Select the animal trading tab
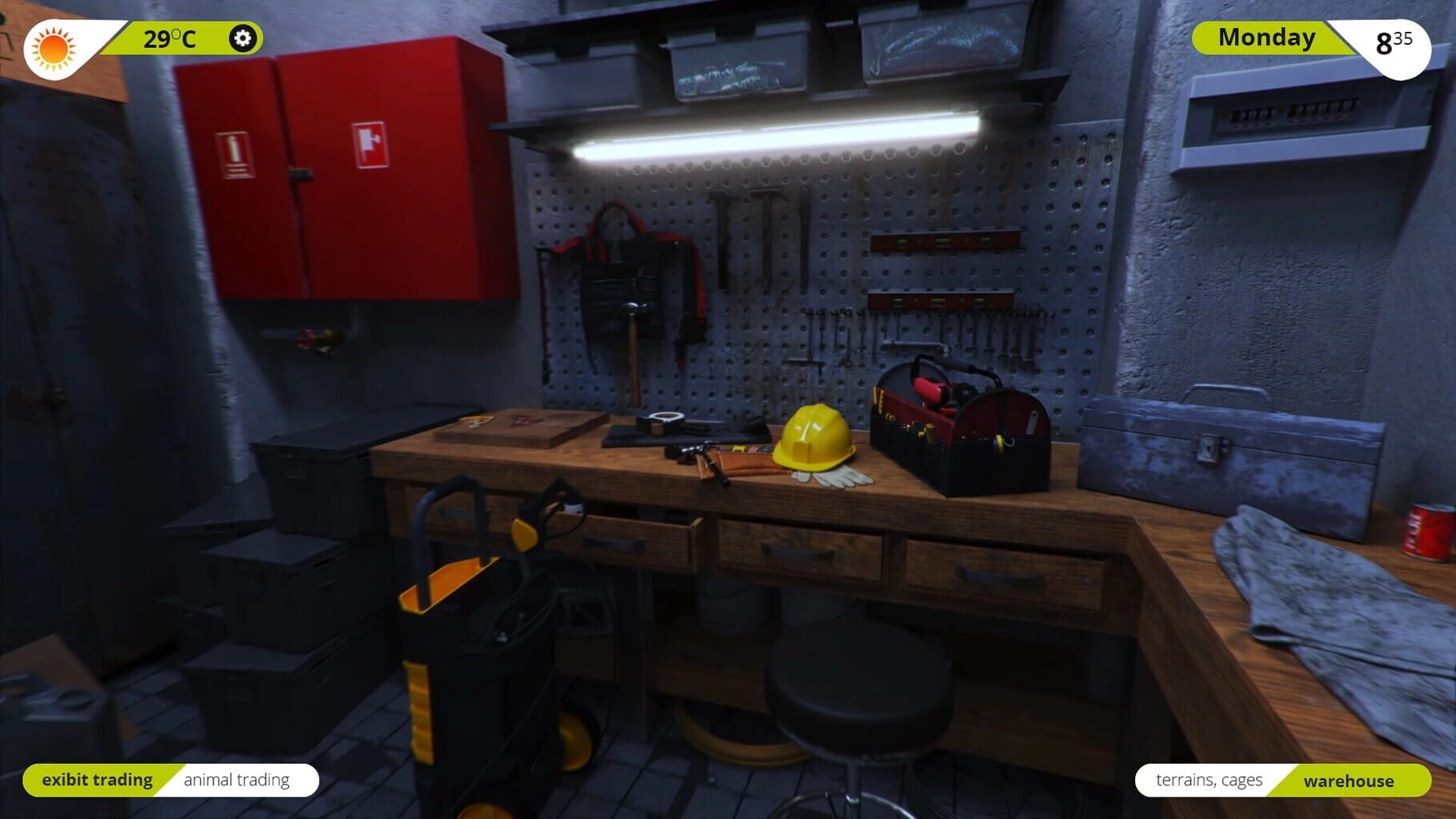 (237, 780)
